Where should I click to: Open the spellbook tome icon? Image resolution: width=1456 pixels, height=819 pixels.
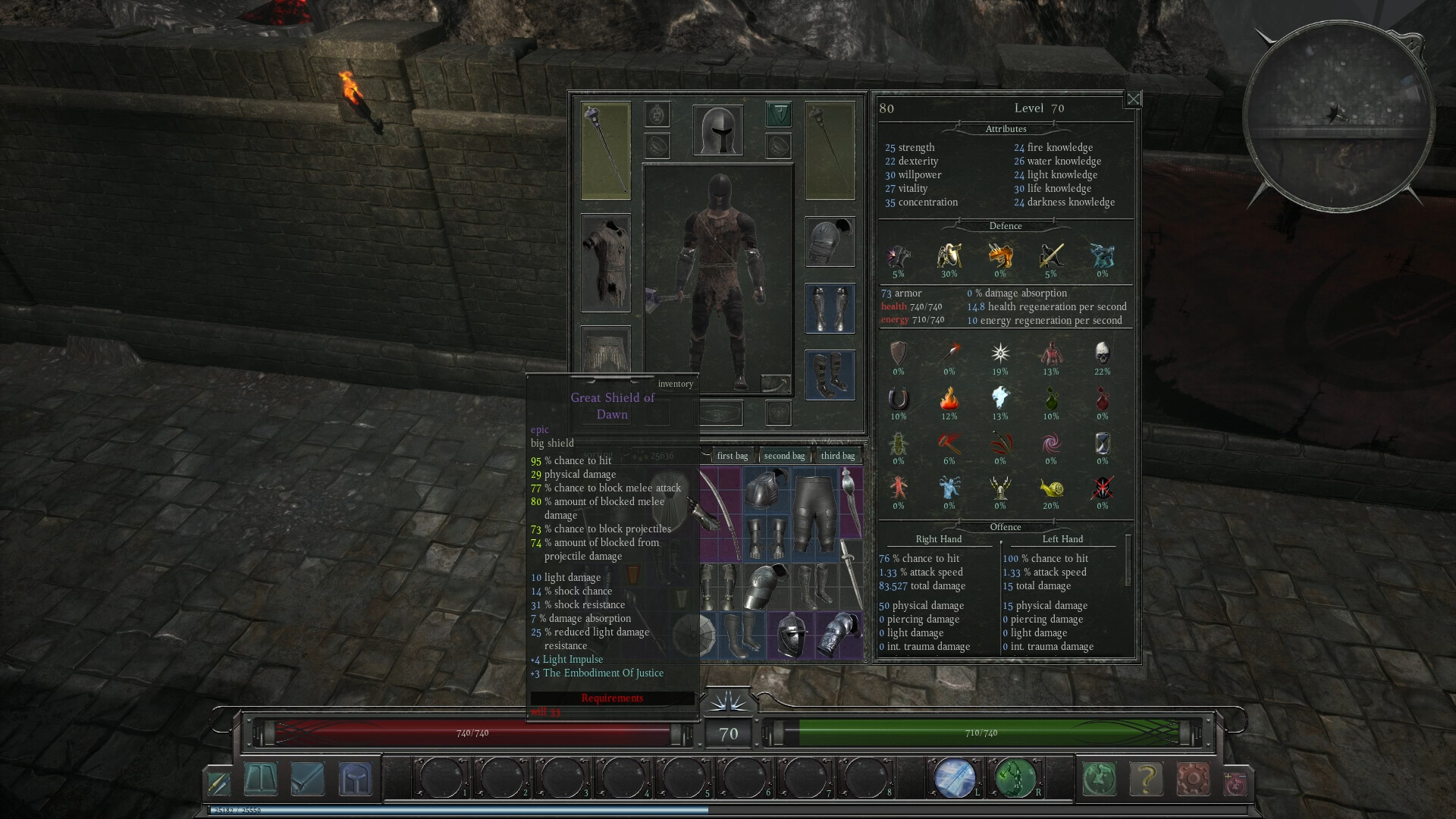tap(261, 780)
